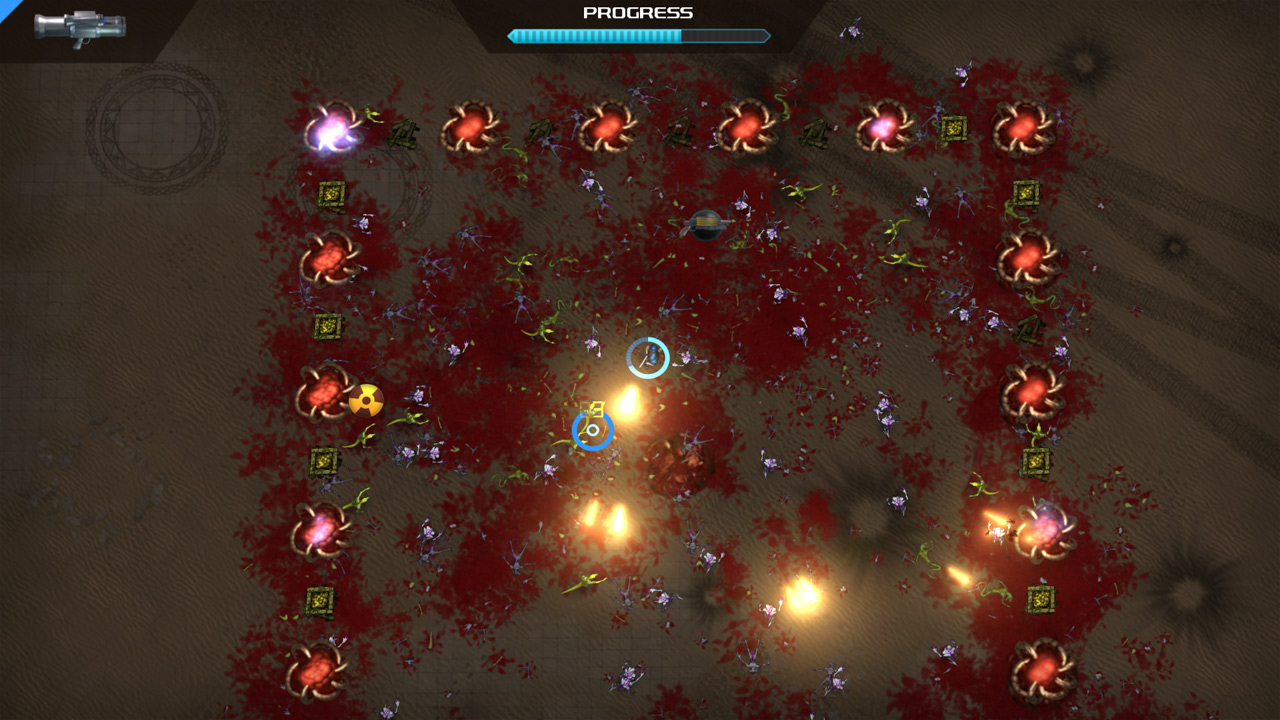This screenshot has height=720, width=1280.
Task: Click the glowing purple spider nest top-left
Action: coord(330,125)
